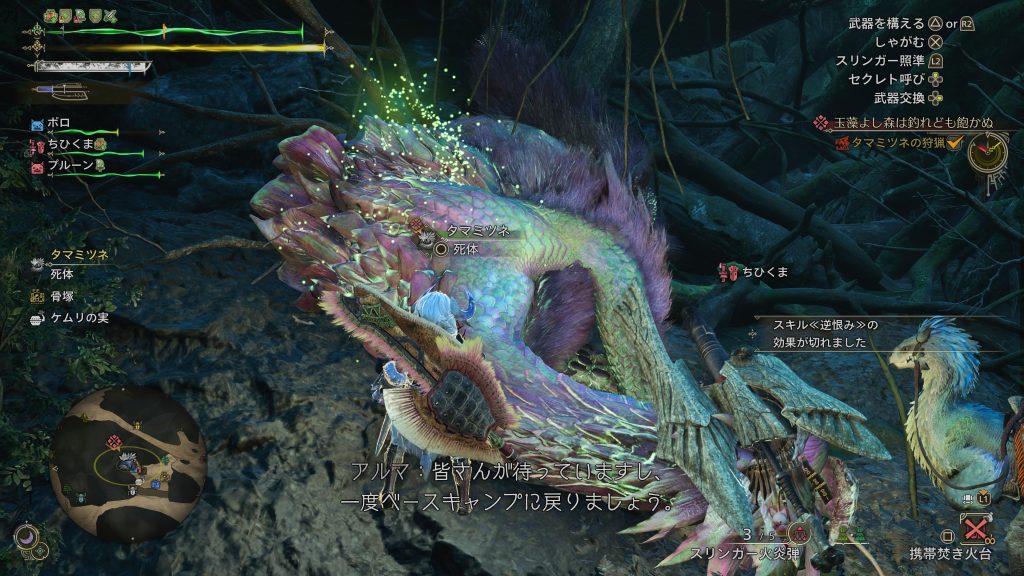Click the タマミツネの狩猟 objective
The width and height of the screenshot is (1024, 576).
890,144
